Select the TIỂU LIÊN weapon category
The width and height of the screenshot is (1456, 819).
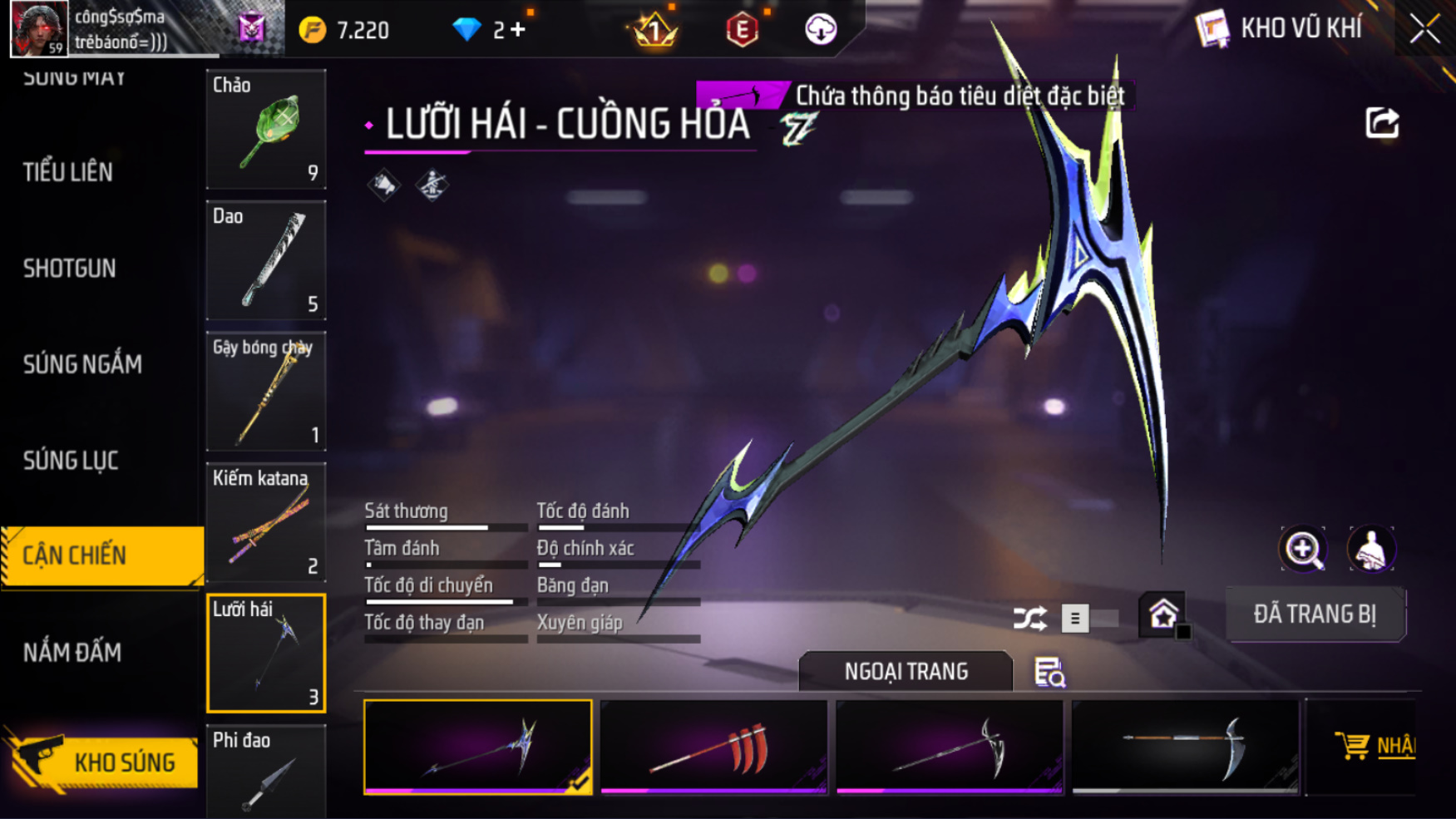tap(68, 172)
